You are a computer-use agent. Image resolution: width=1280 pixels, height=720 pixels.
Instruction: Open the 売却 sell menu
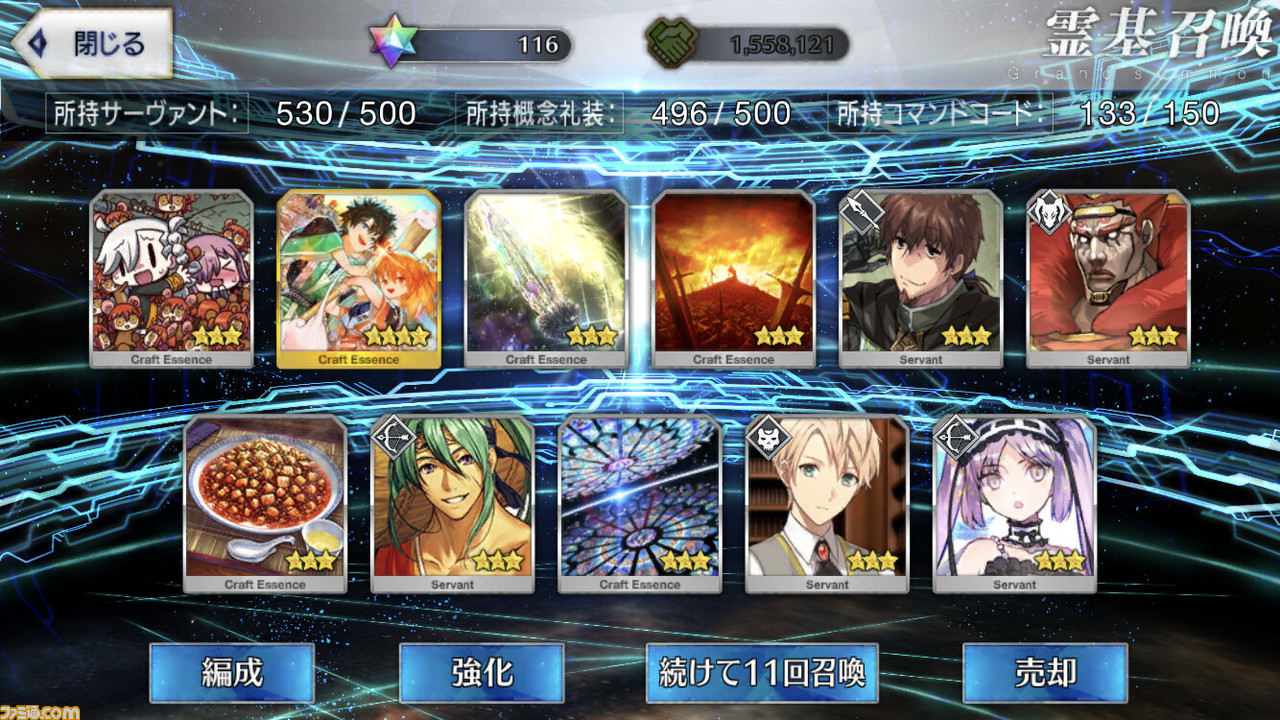click(1044, 673)
